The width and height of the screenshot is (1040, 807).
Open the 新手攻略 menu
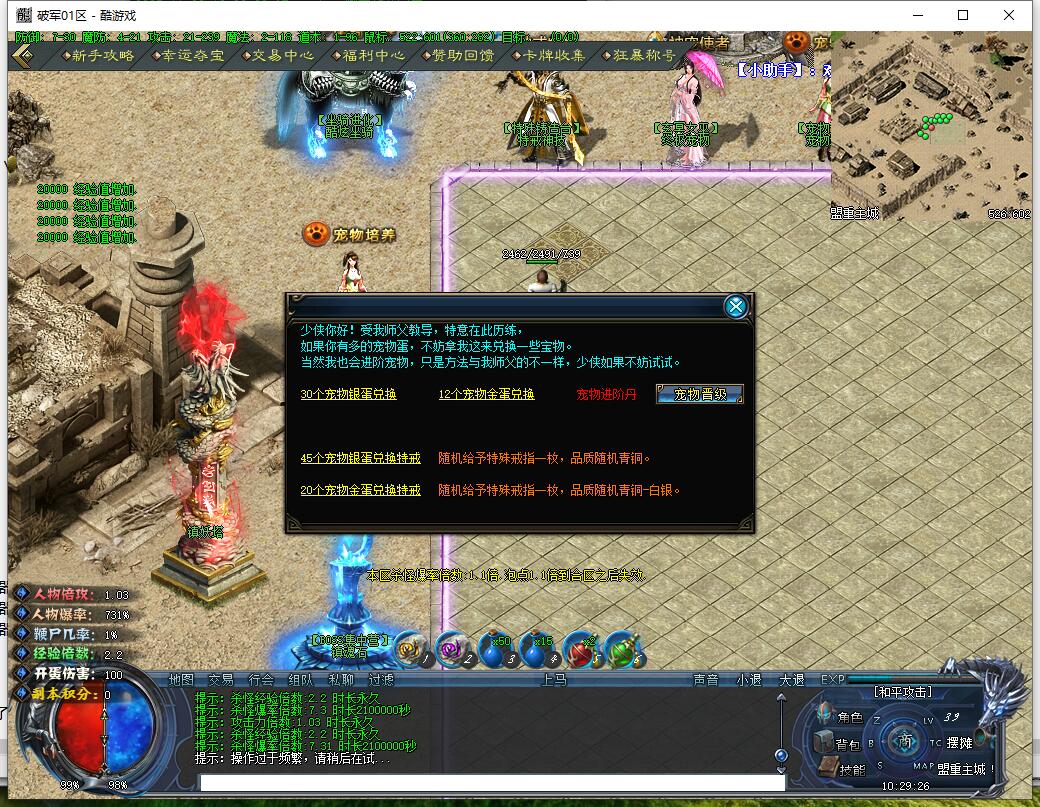pyautogui.click(x=96, y=56)
